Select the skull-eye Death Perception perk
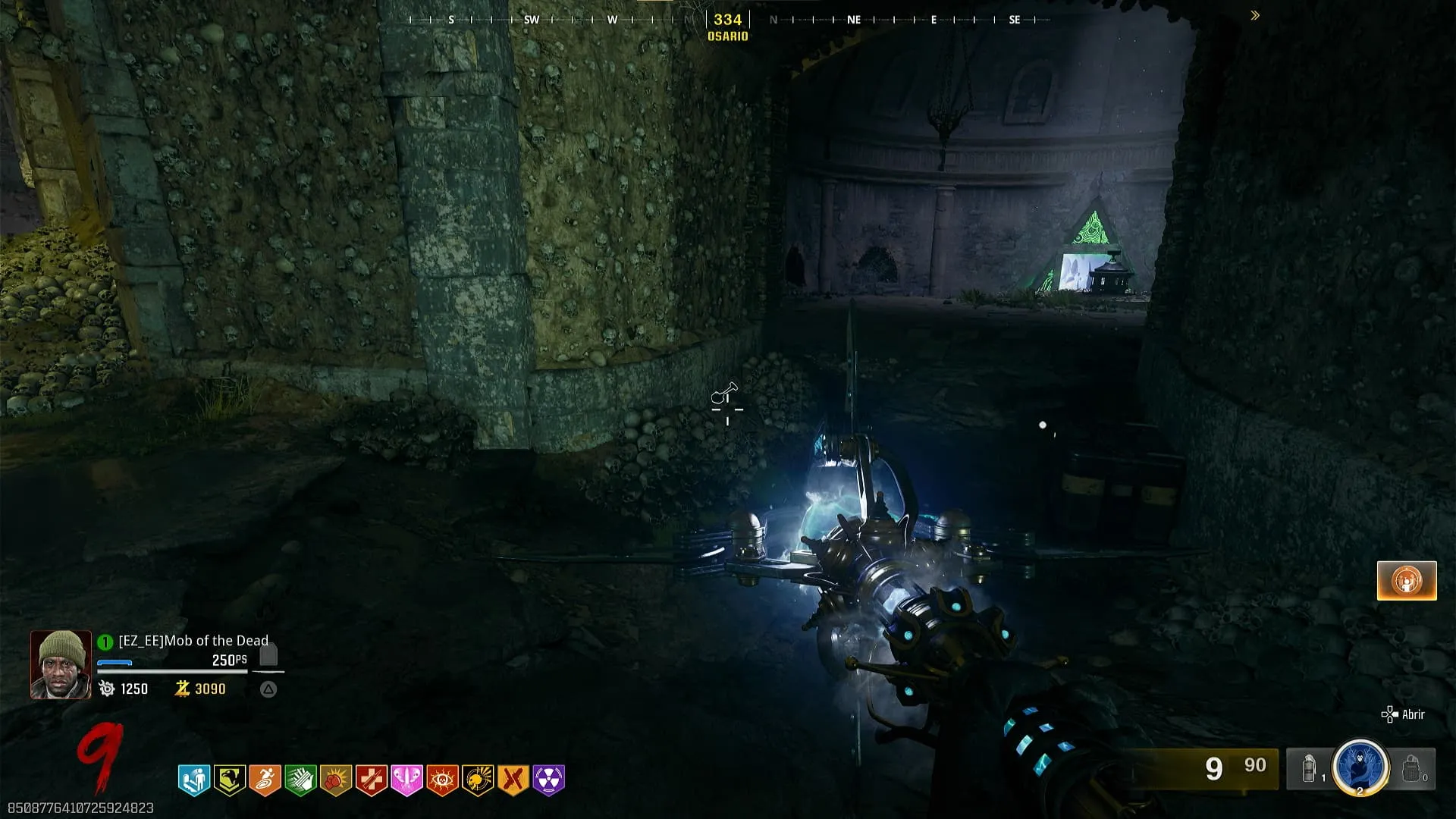This screenshot has height=819, width=1456. point(442,780)
